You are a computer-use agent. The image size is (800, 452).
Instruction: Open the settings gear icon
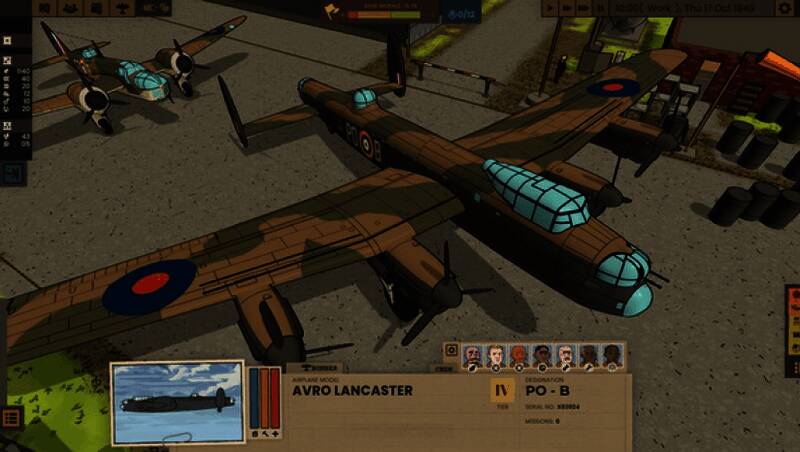point(785,8)
